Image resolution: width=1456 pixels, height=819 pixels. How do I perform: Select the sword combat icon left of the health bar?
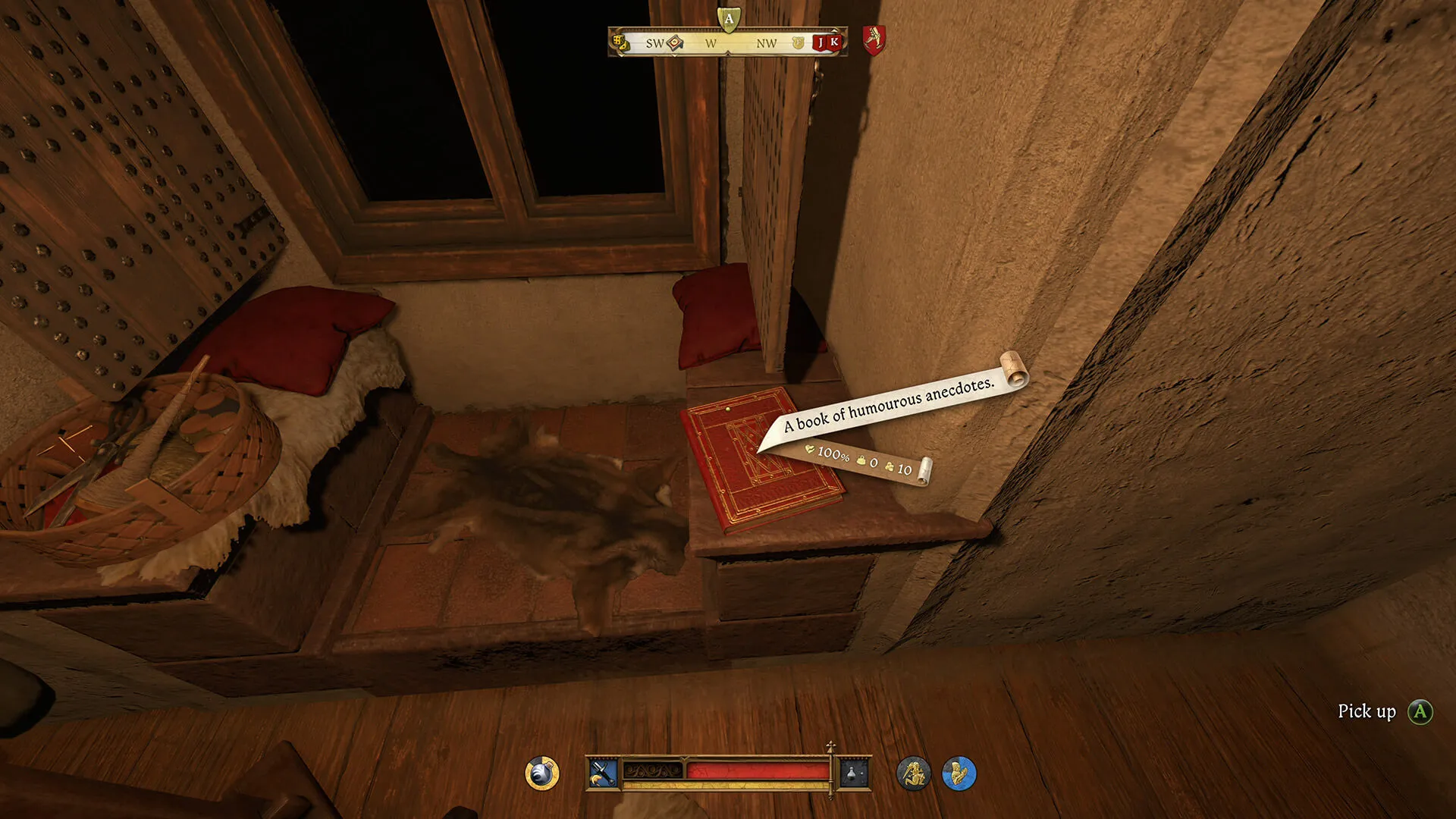click(604, 772)
